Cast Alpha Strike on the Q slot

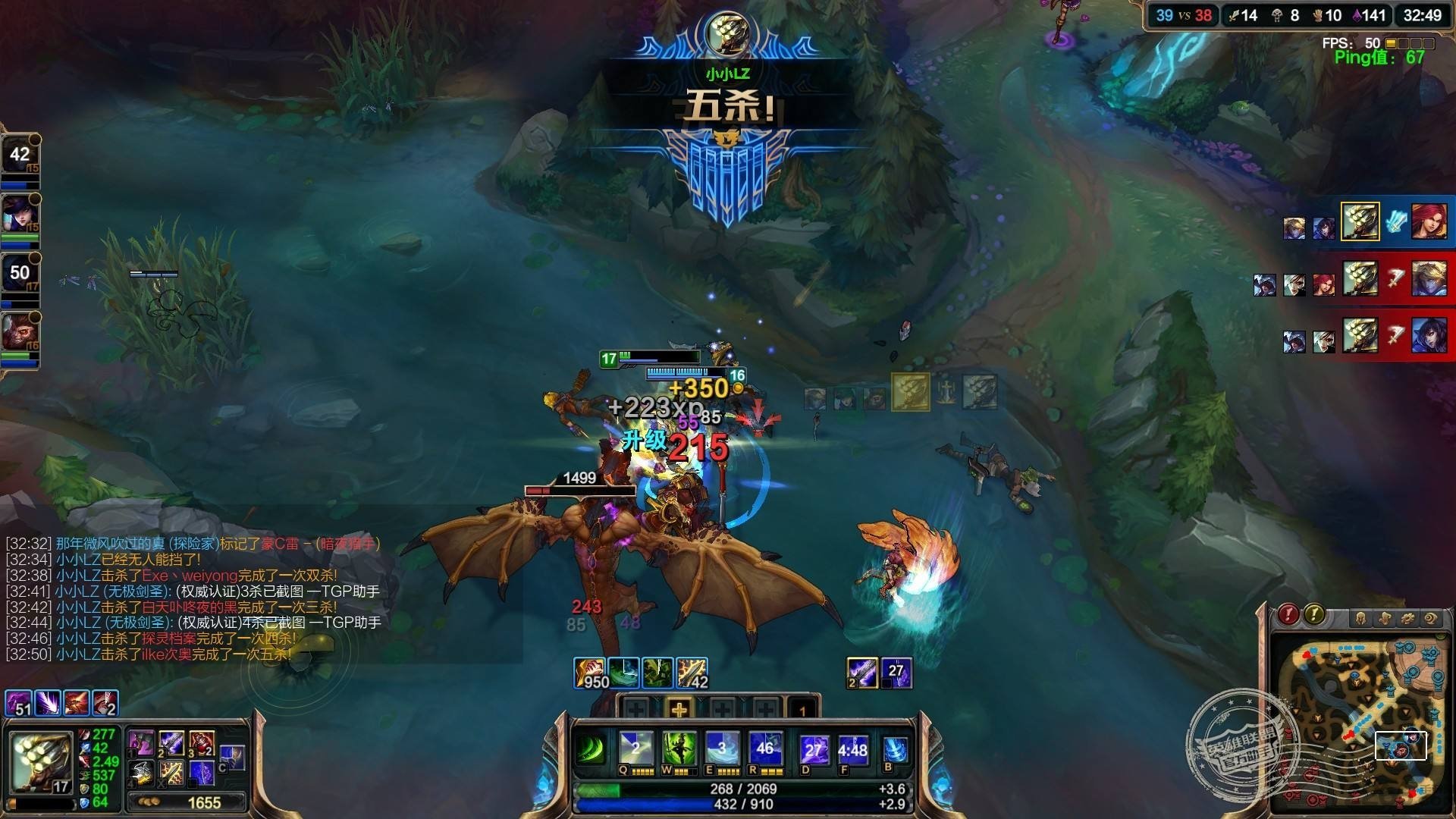point(635,748)
